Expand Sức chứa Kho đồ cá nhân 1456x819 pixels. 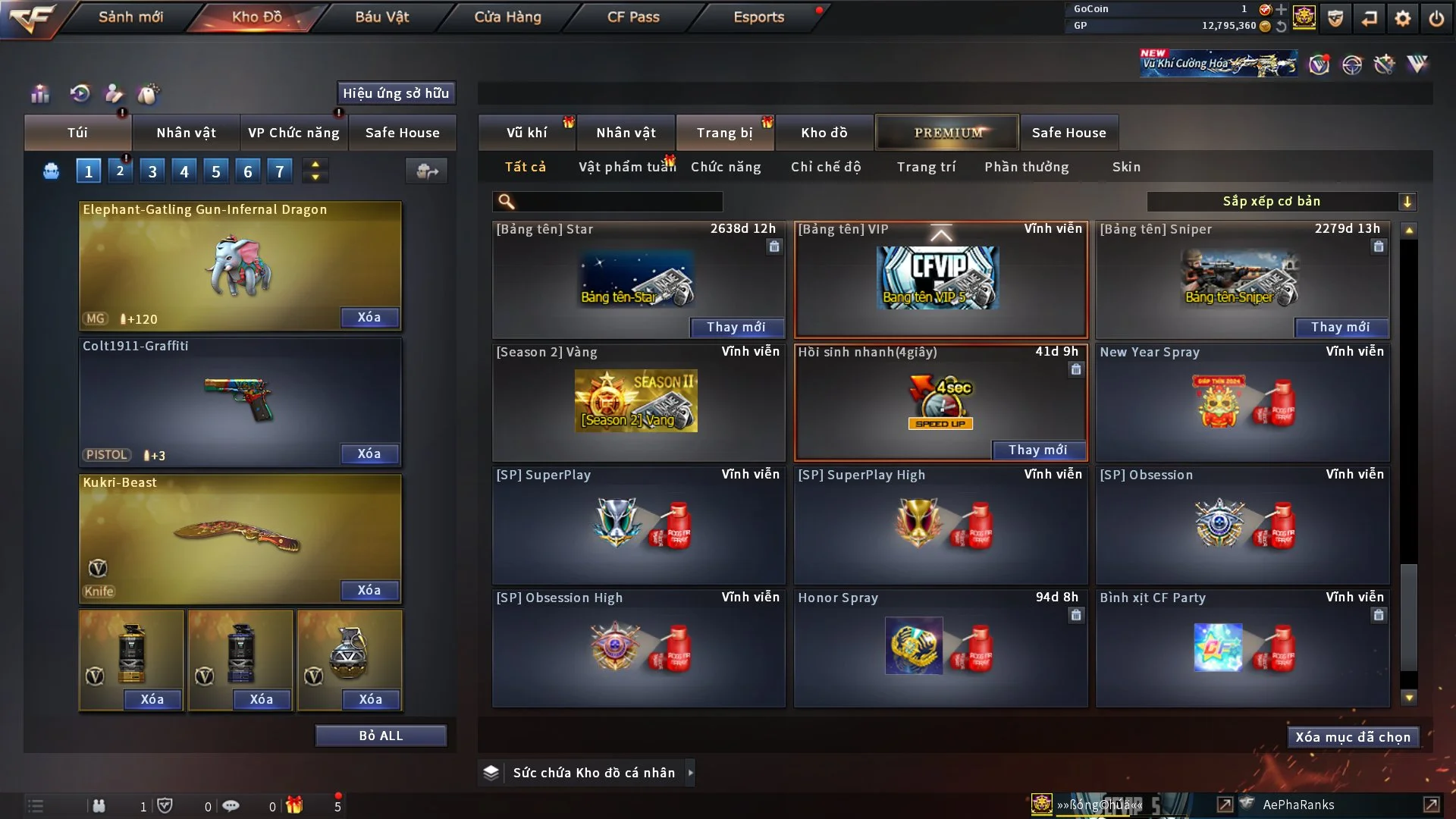pos(690,773)
